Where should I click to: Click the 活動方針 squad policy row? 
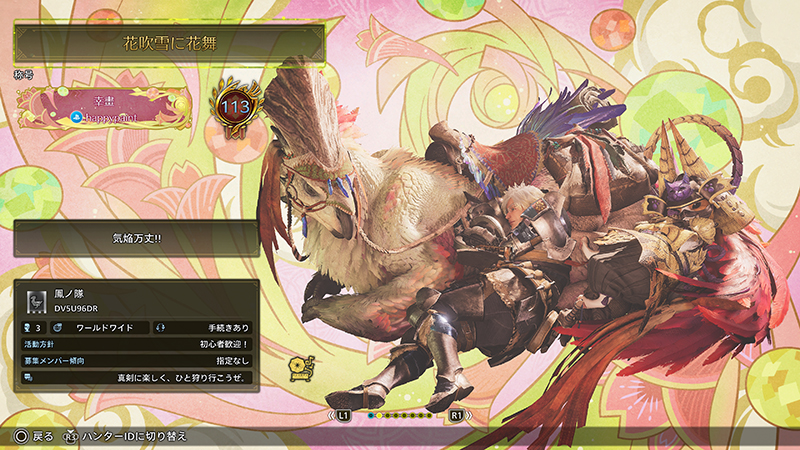point(136,343)
